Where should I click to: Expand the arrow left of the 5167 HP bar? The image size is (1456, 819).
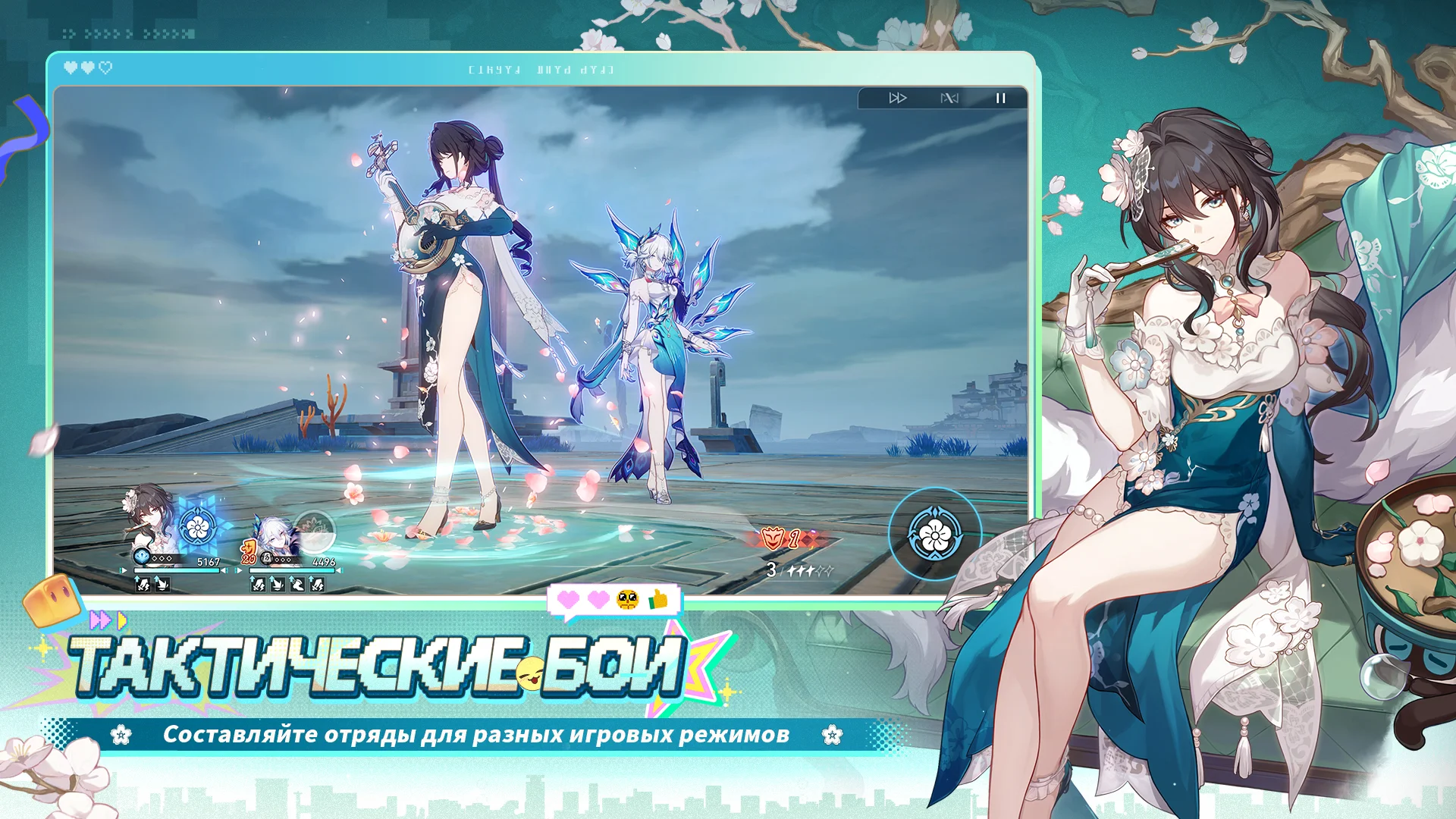click(123, 570)
